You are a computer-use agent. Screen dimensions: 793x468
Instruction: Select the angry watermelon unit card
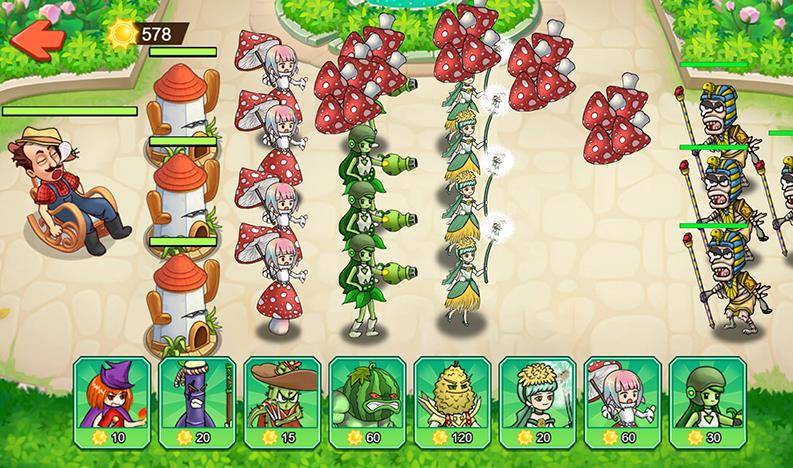tap(367, 402)
